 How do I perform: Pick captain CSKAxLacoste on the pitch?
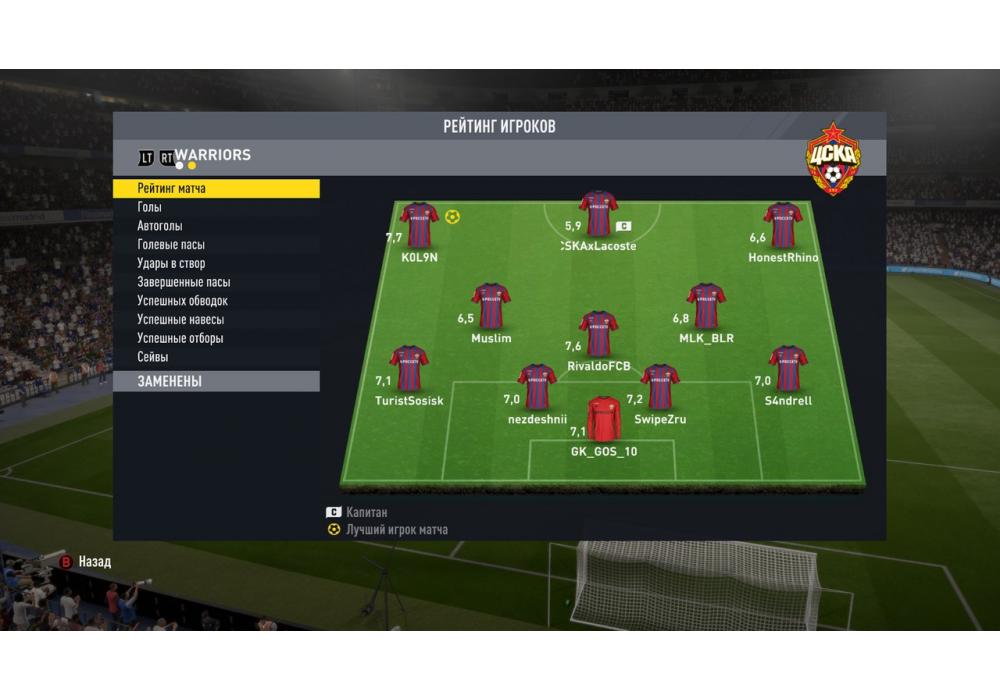pyautogui.click(x=598, y=214)
